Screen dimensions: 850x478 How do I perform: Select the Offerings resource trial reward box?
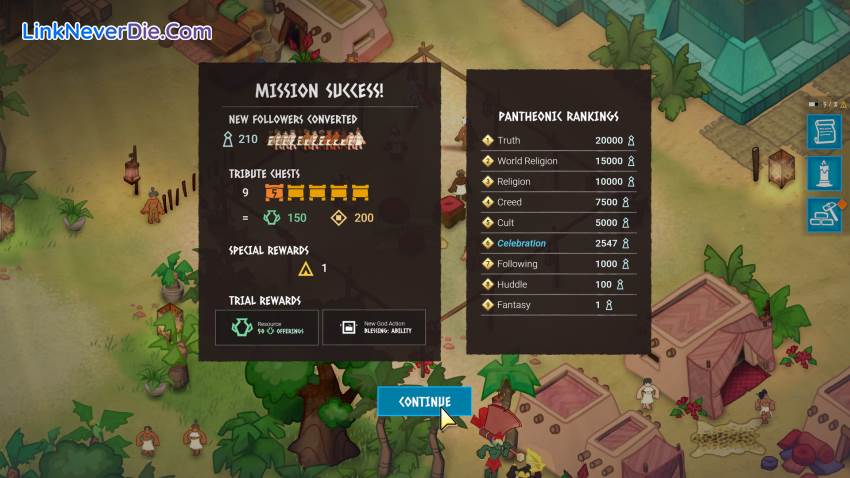[x=267, y=327]
